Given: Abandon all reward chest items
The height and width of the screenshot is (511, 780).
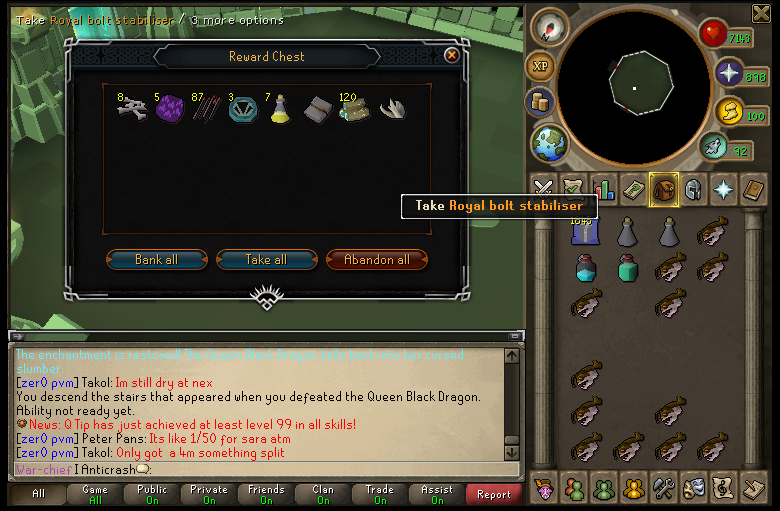Looking at the screenshot, I should click(x=376, y=260).
